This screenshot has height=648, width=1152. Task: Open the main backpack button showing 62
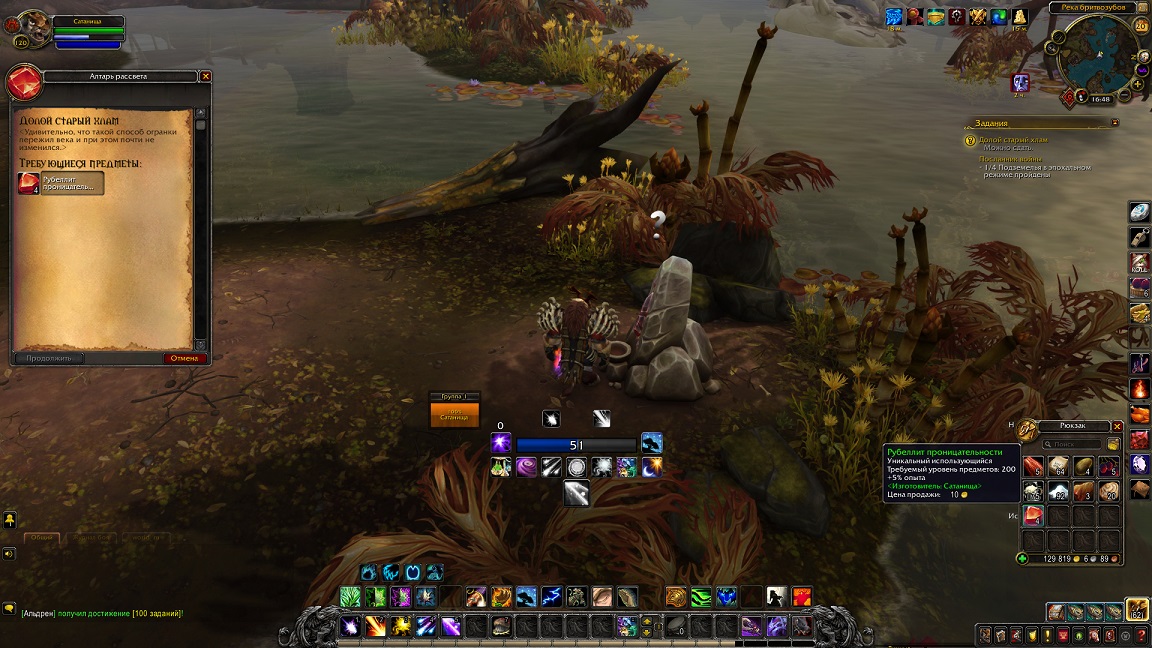1137,610
